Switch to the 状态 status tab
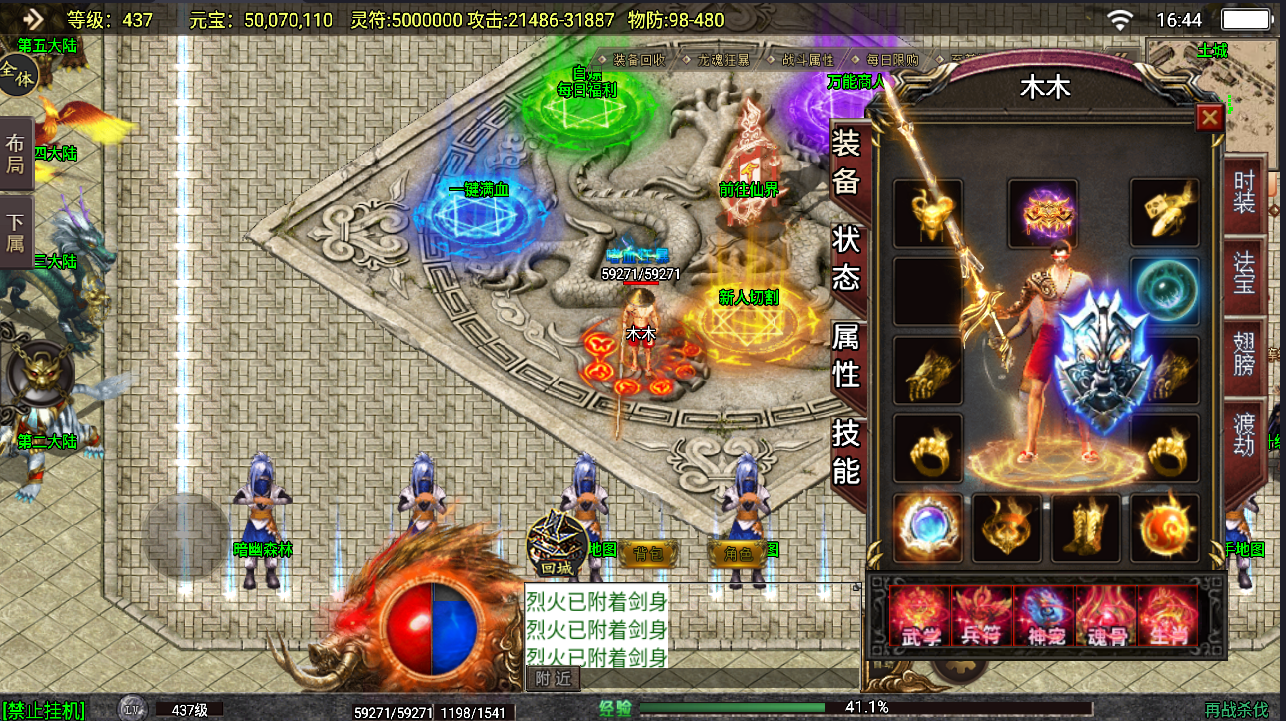 846,257
